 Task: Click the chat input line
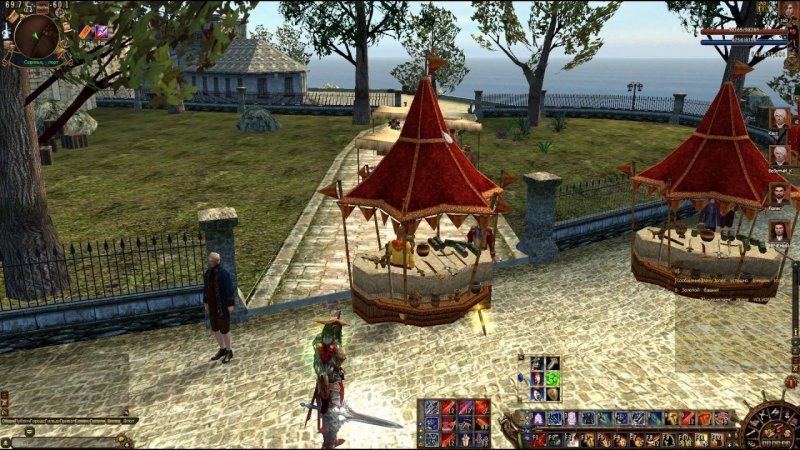[65, 440]
